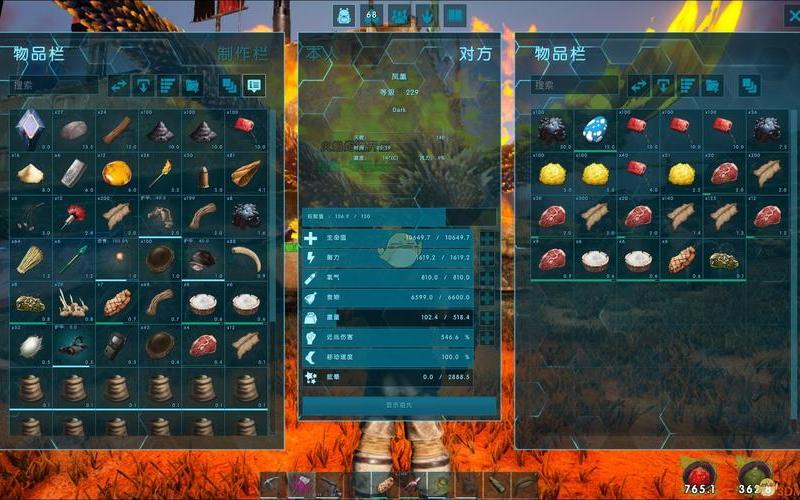The height and width of the screenshot is (500, 800).
Task: Click the right panel's swap-arrows transfer button
Action: click(x=638, y=86)
